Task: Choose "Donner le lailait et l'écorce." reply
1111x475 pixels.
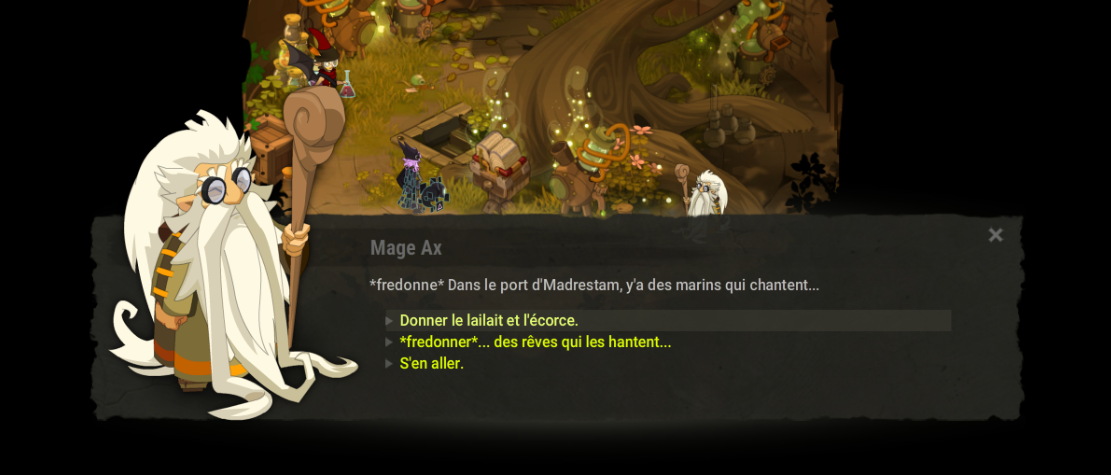Action: [489, 321]
